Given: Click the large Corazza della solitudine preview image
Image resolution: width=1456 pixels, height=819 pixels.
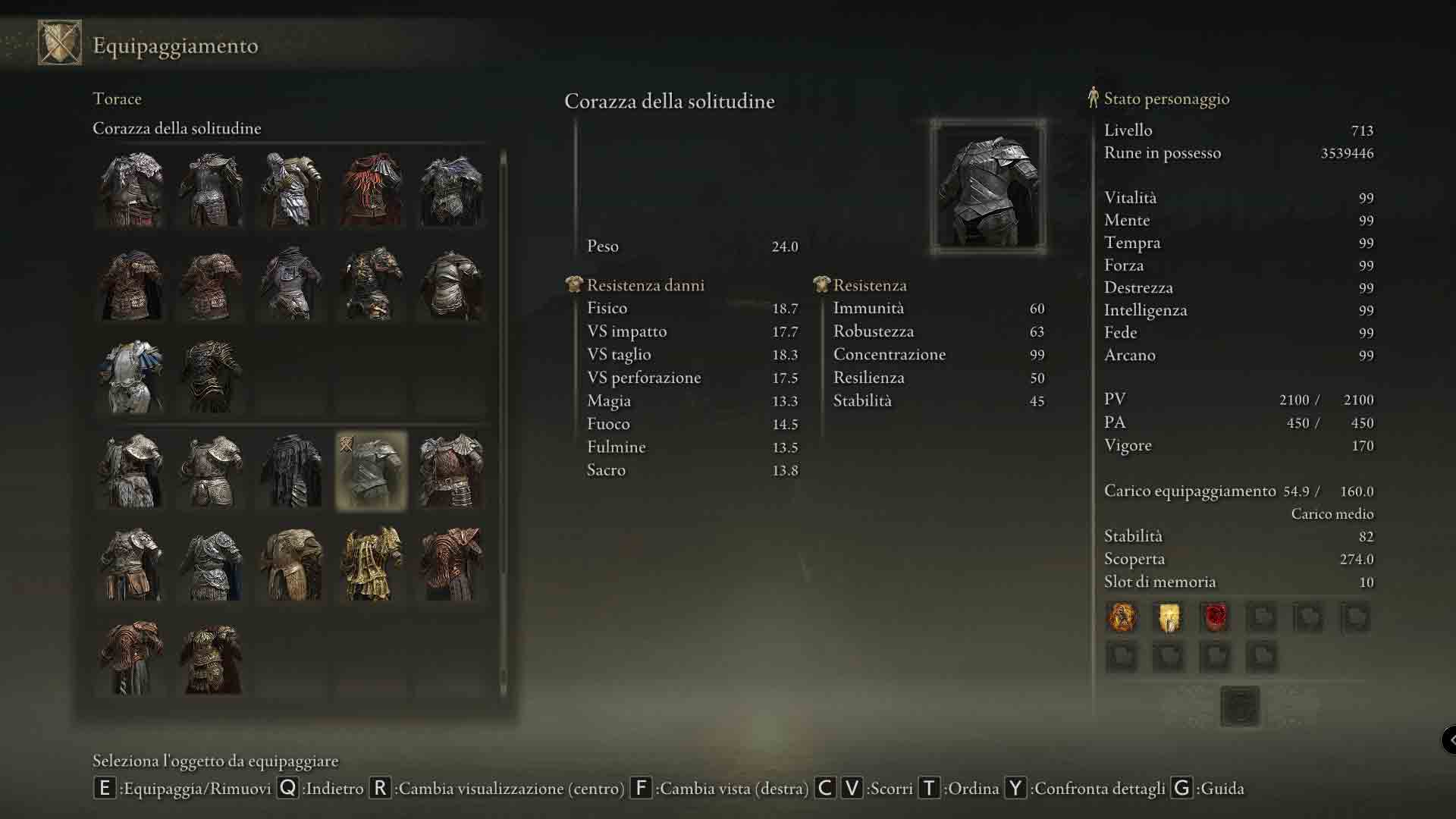Looking at the screenshot, I should [x=988, y=187].
